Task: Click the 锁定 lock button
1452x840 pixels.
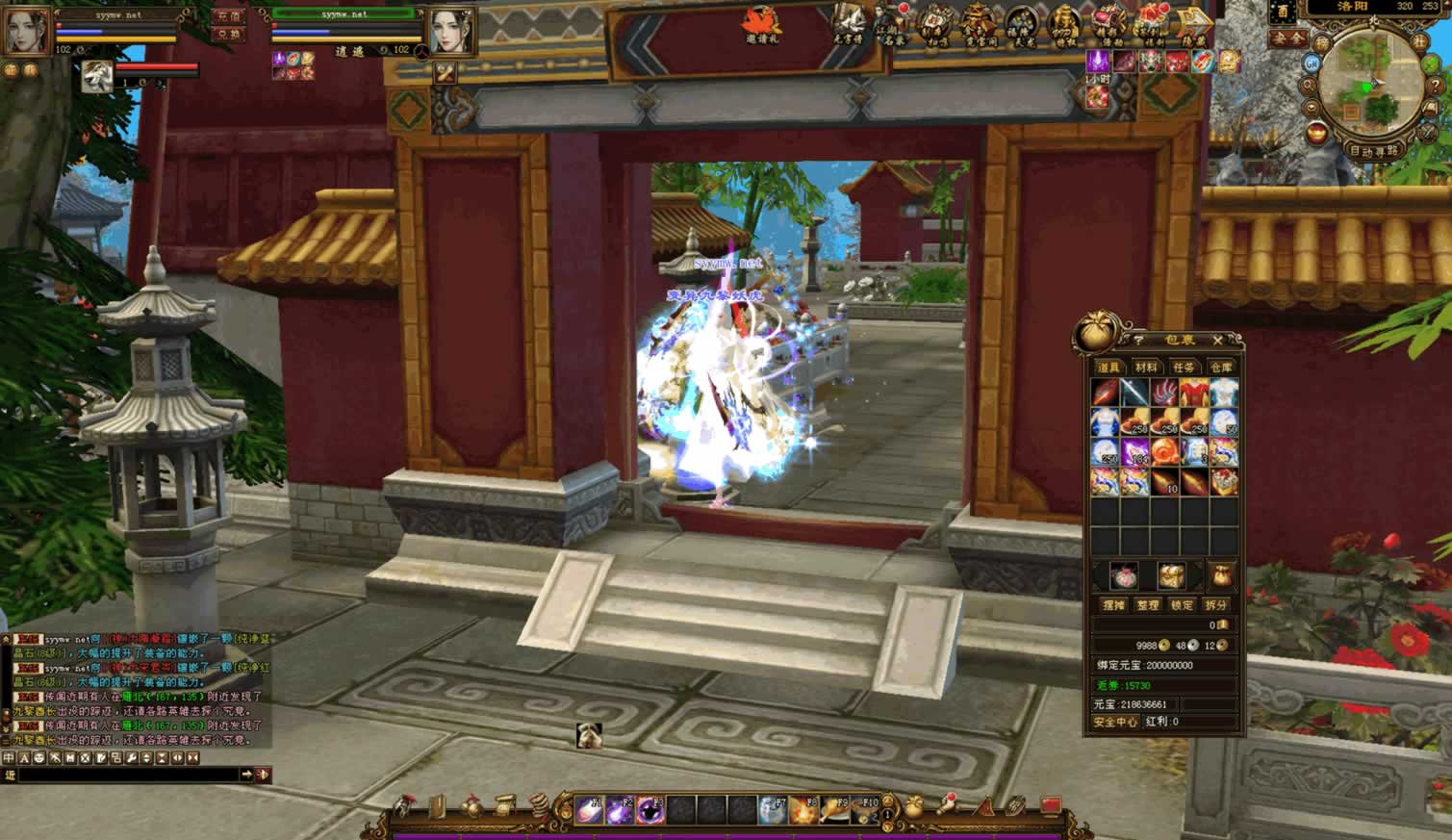Action: [x=1182, y=605]
